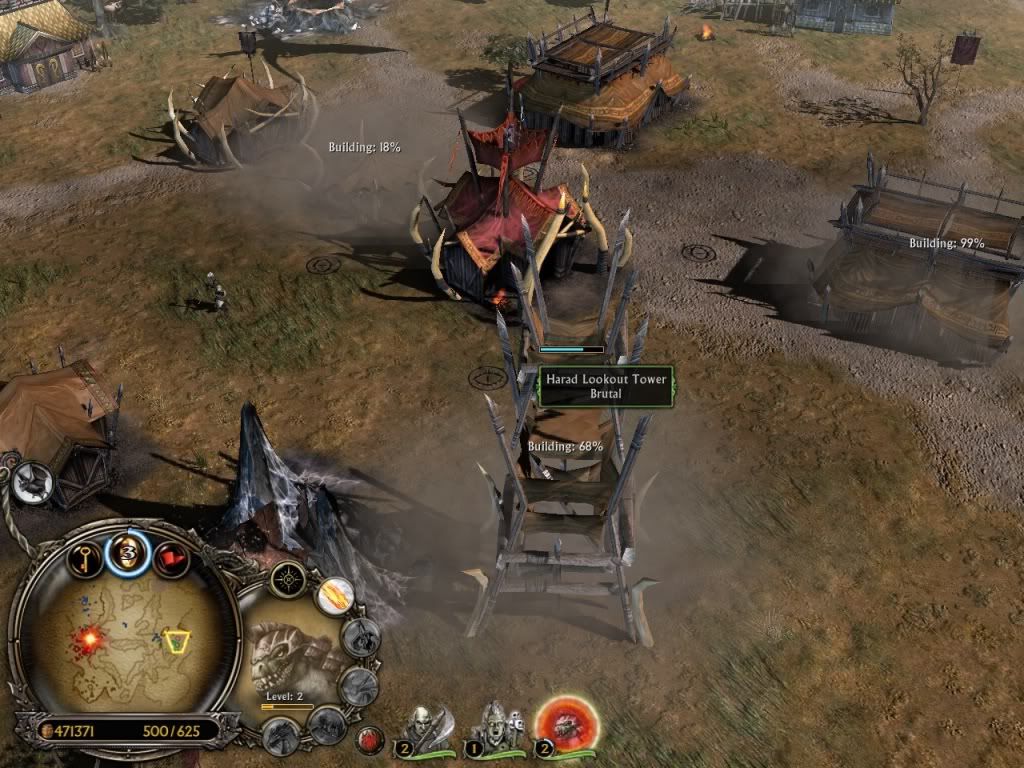1024x768 pixels.
Task: Click the small red flame button
Action: click(371, 741)
